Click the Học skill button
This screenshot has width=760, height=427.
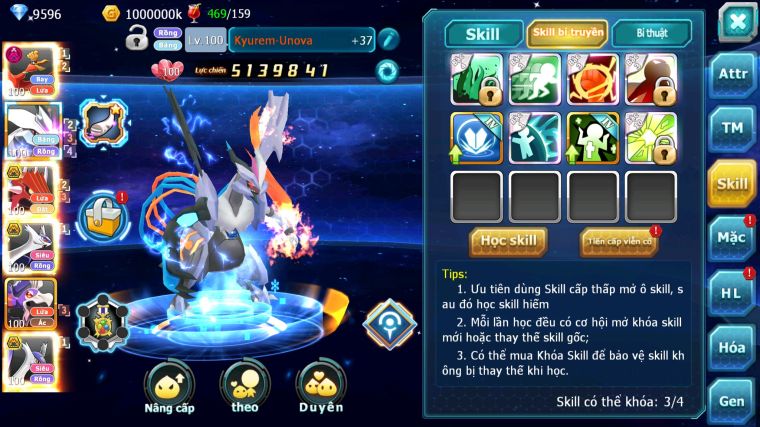pos(508,241)
